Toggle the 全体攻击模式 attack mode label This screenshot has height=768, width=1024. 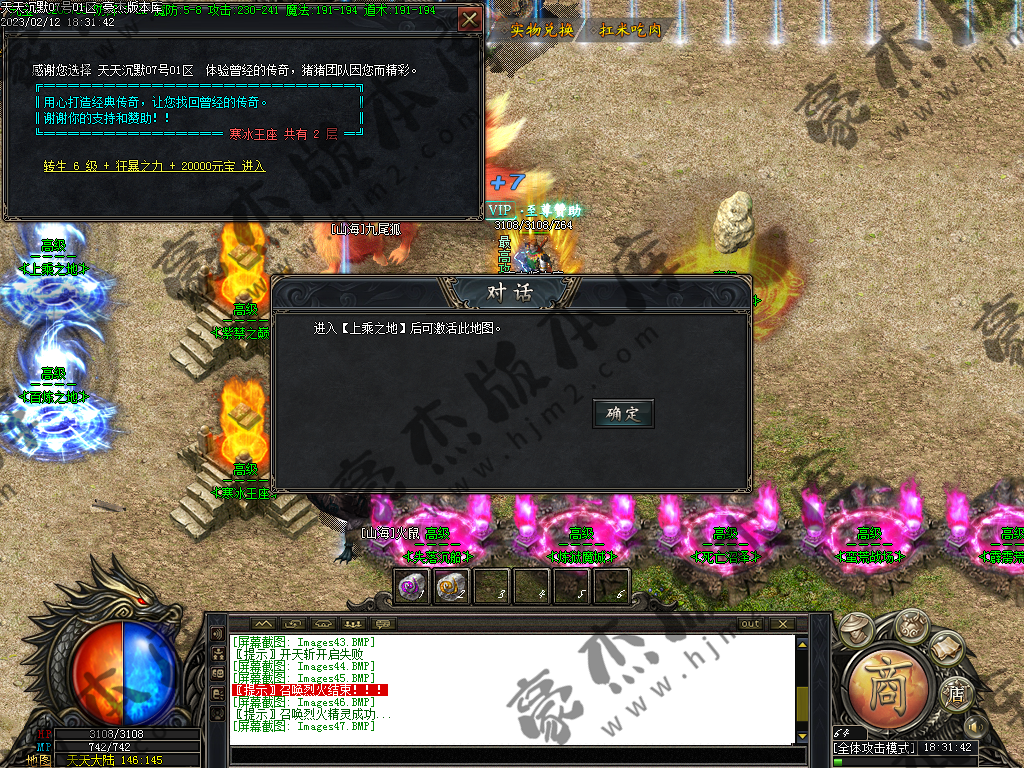click(x=874, y=748)
